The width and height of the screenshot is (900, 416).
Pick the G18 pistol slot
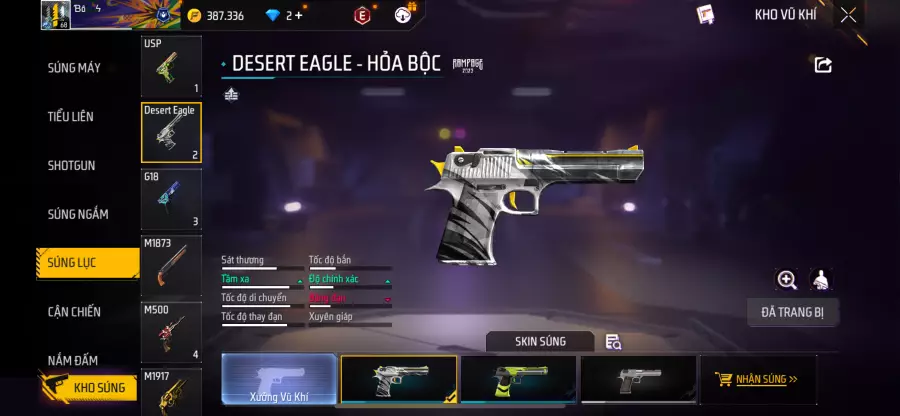(171, 198)
